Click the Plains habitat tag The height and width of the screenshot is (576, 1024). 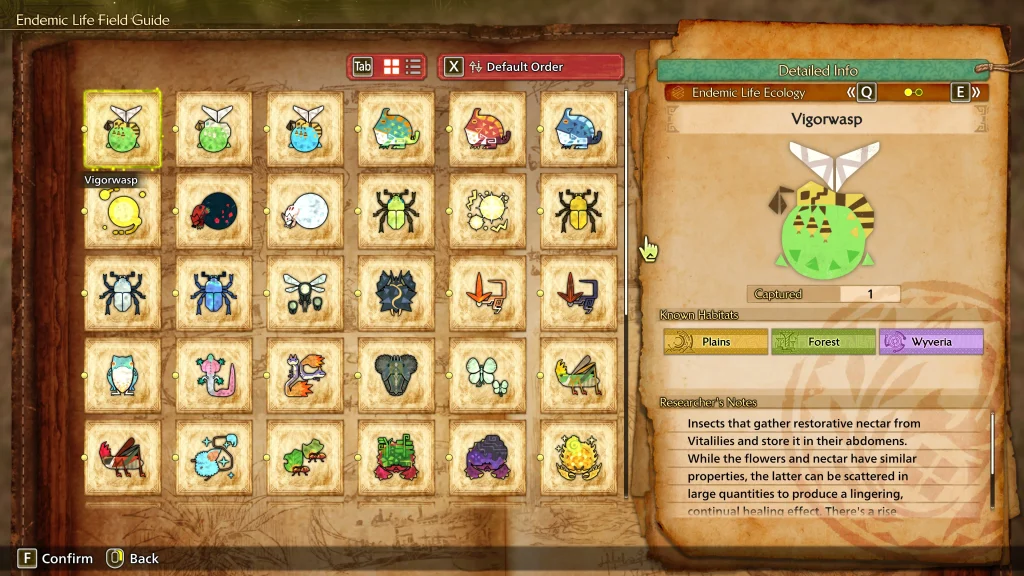point(716,342)
